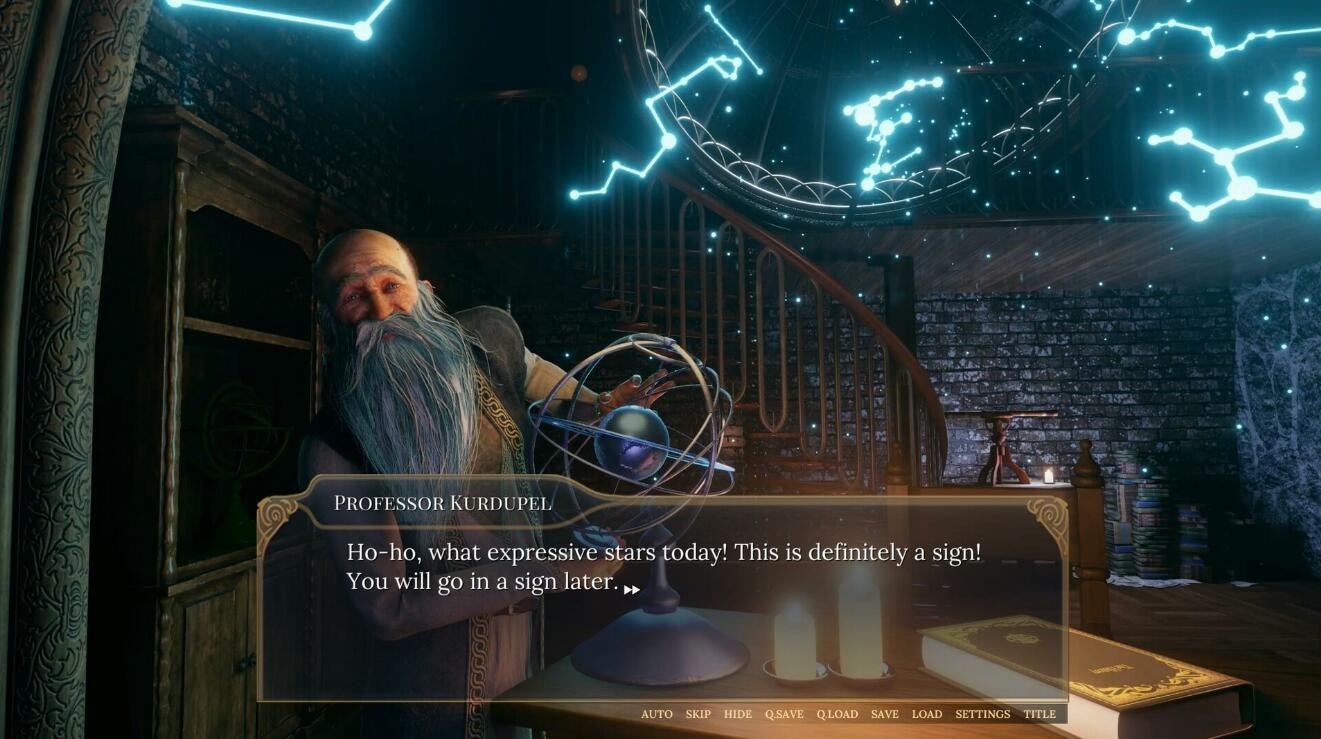Return to the TITLE screen
This screenshot has width=1321, height=739.
tap(1041, 714)
